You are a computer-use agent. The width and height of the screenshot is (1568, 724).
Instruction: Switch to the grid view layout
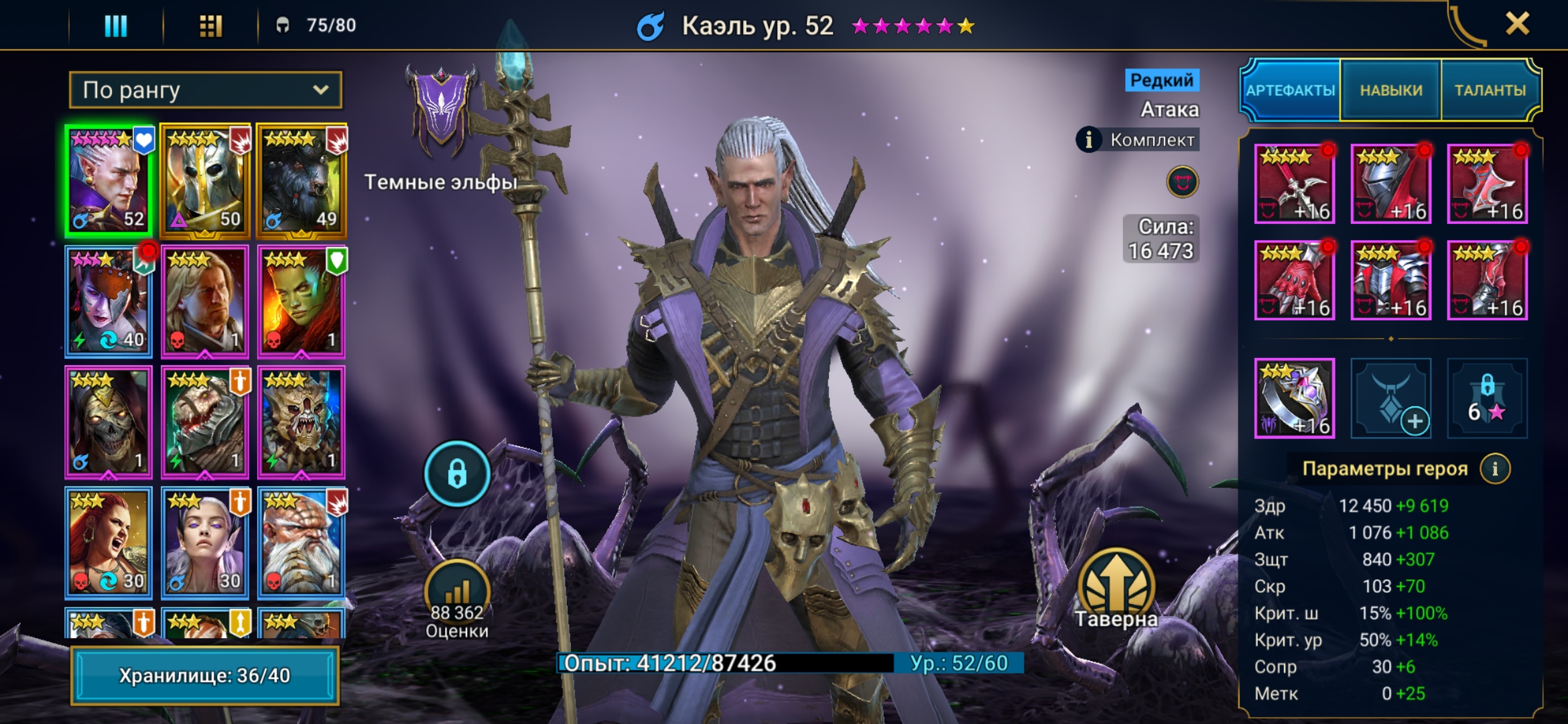point(210,25)
